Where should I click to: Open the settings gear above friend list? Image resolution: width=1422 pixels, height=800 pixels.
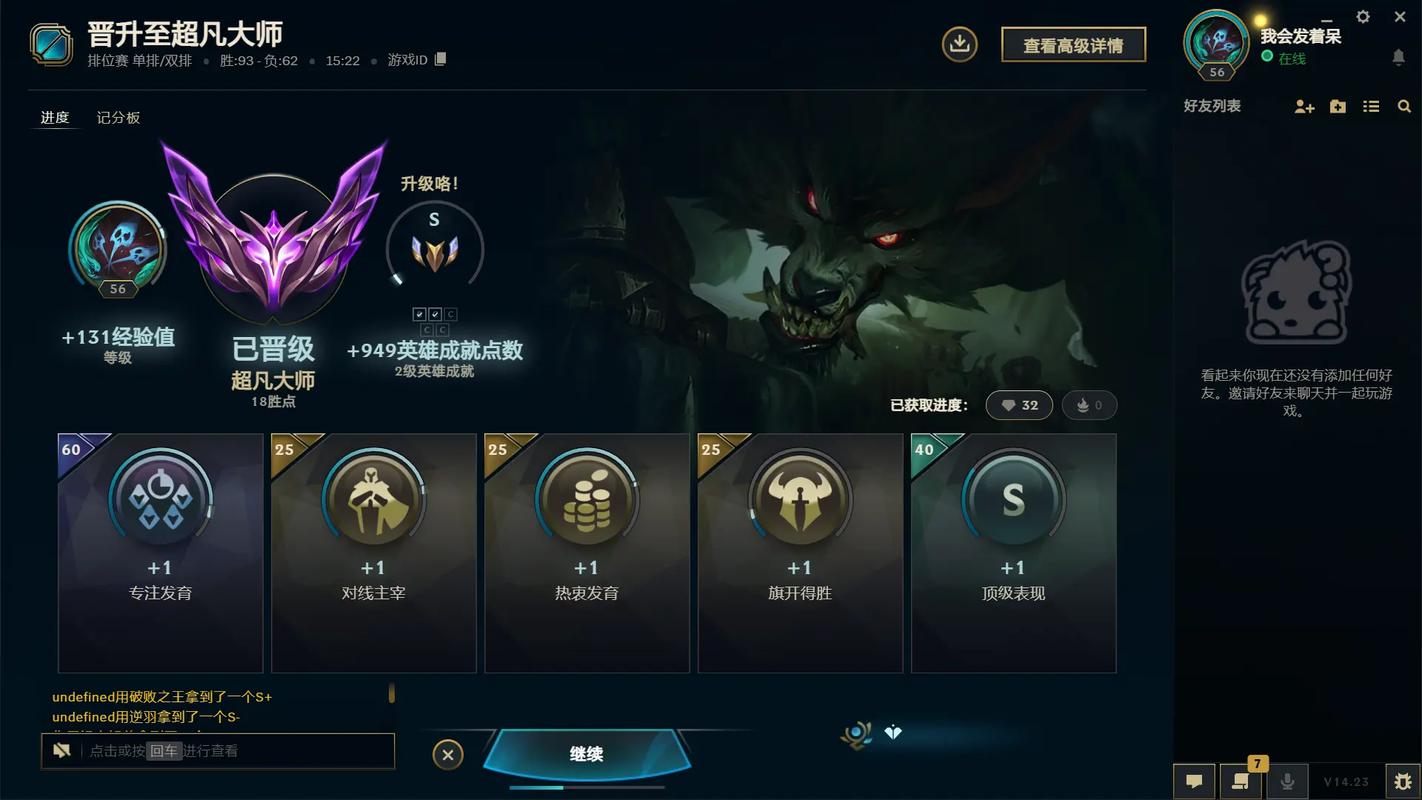(x=1362, y=16)
